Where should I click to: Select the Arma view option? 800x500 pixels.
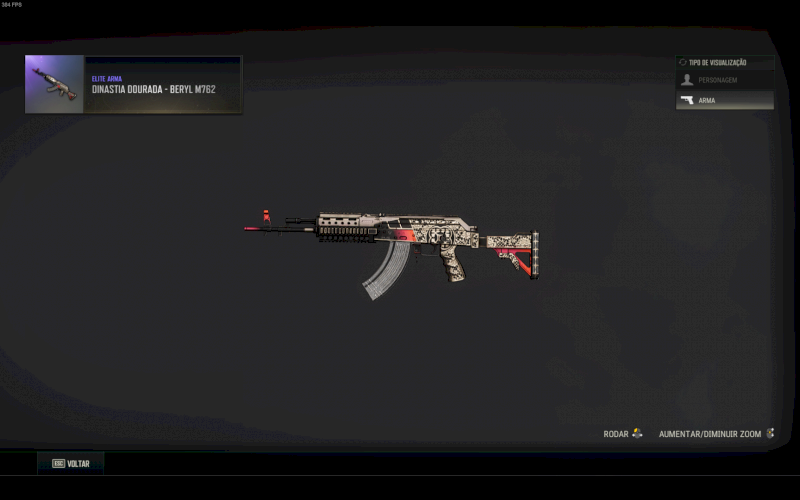pos(724,100)
